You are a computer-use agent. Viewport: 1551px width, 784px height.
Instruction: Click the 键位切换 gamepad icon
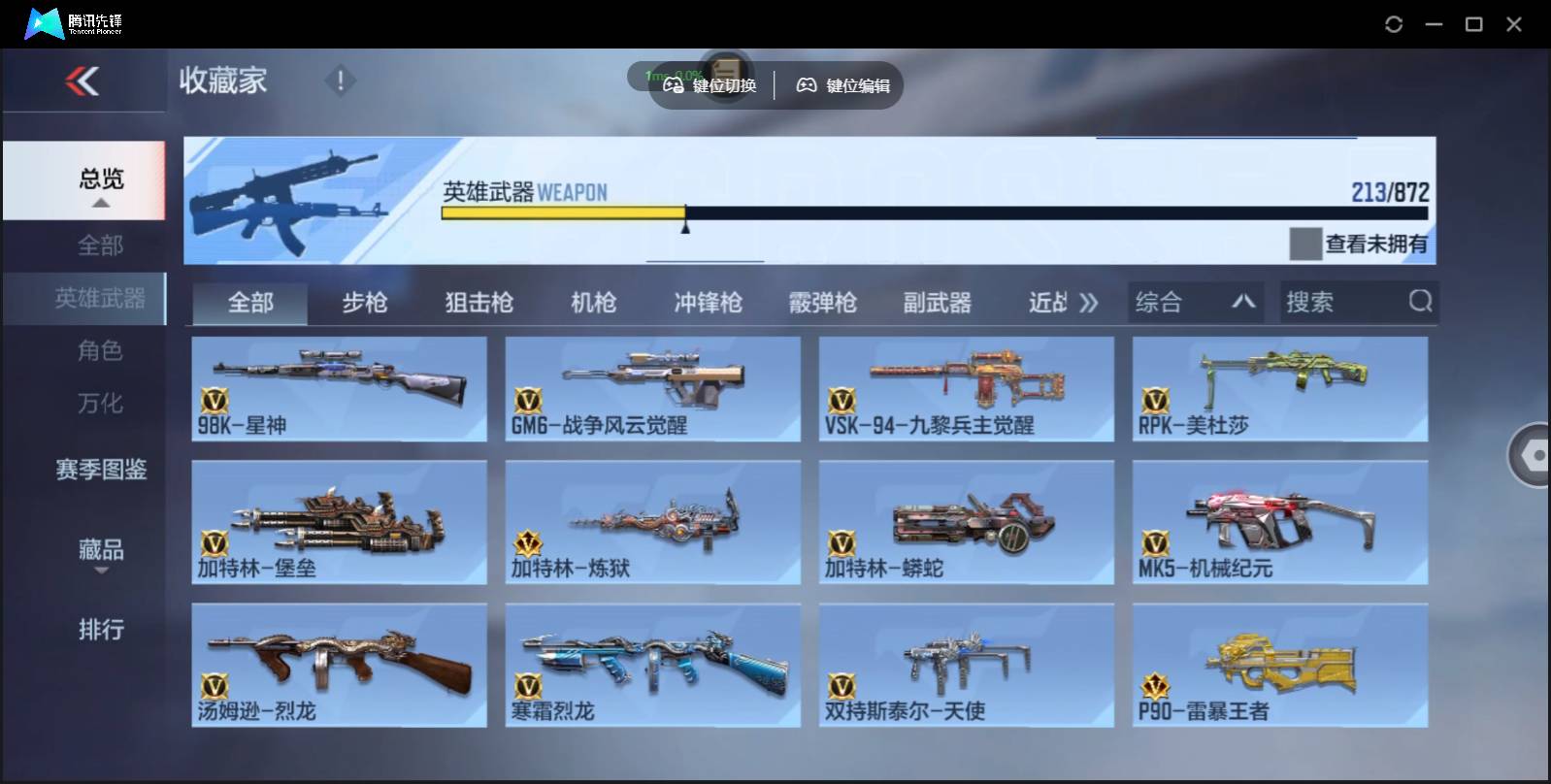(674, 84)
